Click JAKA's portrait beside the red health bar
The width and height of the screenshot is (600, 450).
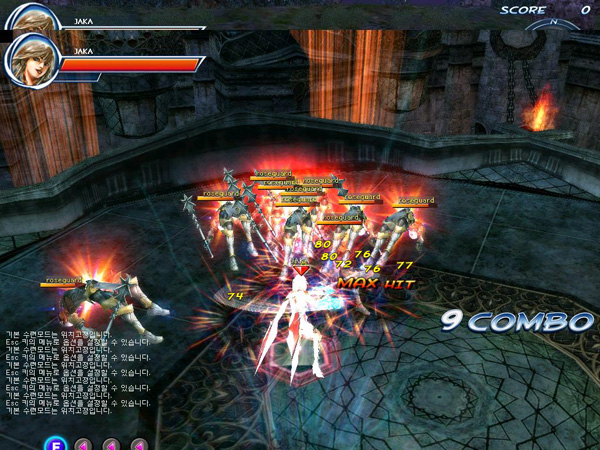pos(29,59)
